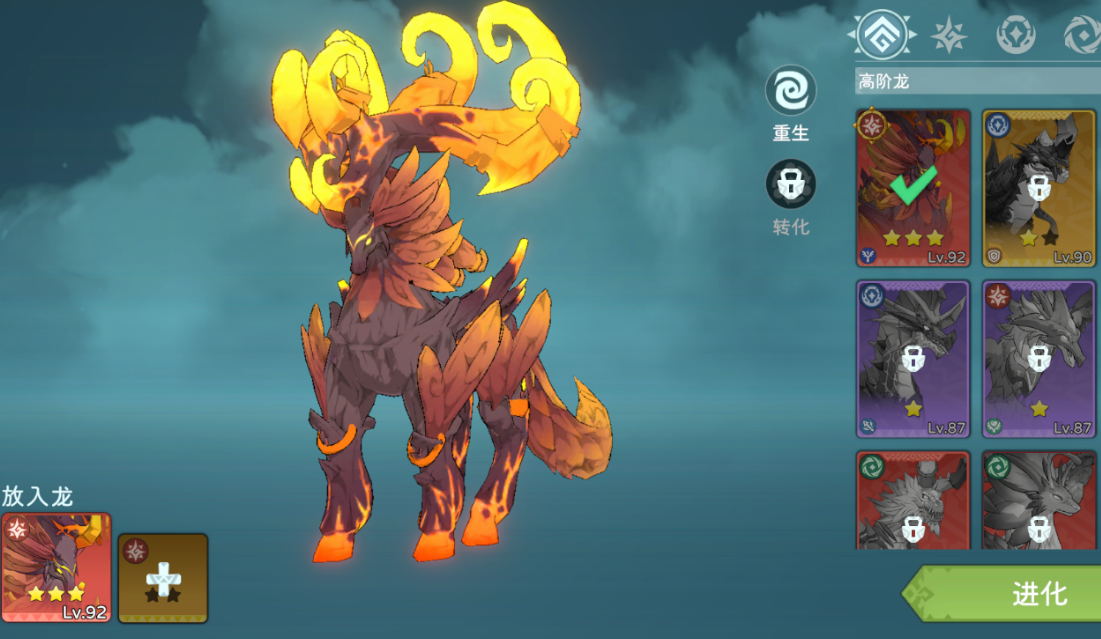Image resolution: width=1101 pixels, height=639 pixels.
Task: Switch to the first highlighted category tab
Action: pos(882,35)
